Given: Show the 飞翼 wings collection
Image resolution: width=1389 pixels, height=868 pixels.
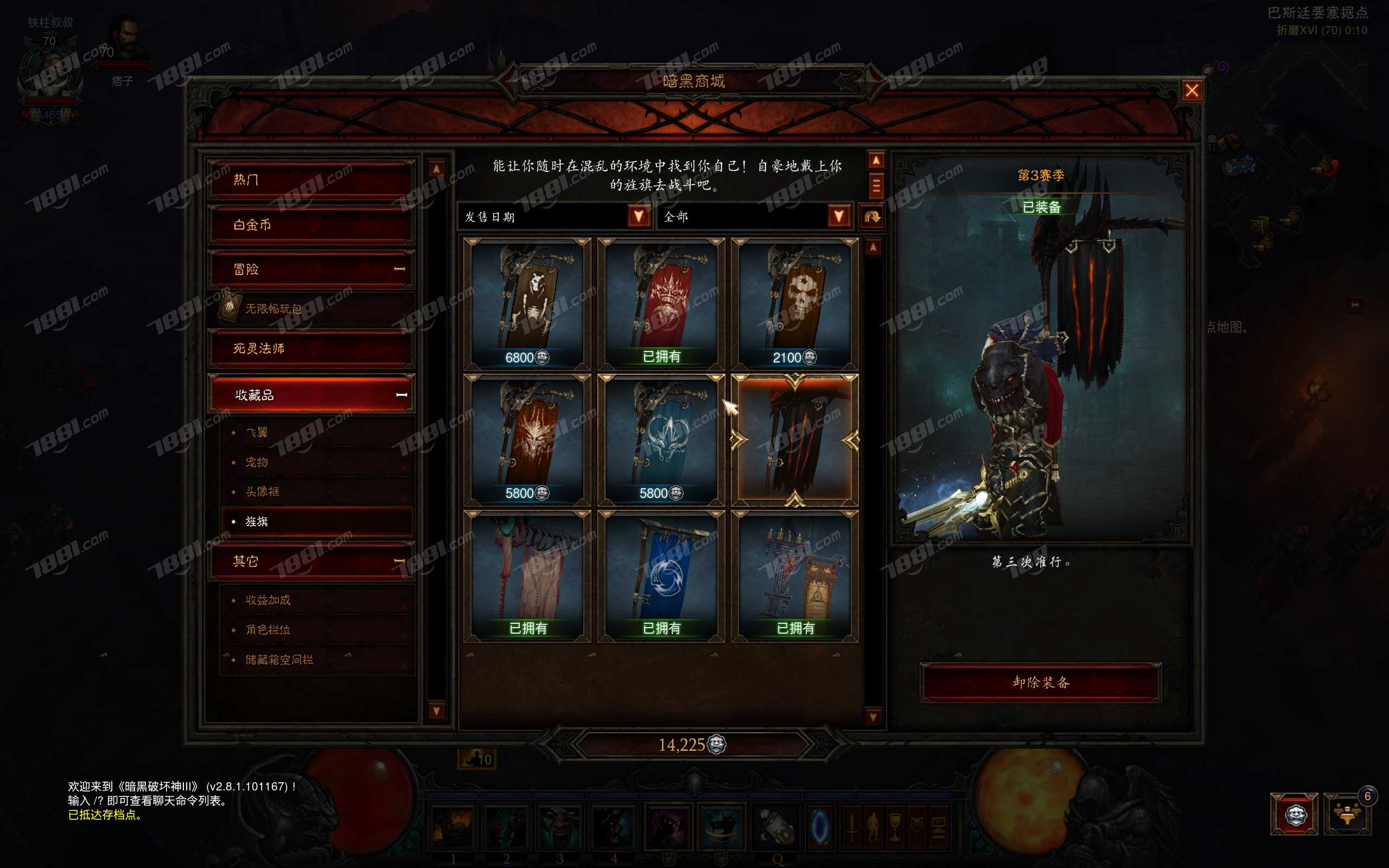Looking at the screenshot, I should (257, 432).
